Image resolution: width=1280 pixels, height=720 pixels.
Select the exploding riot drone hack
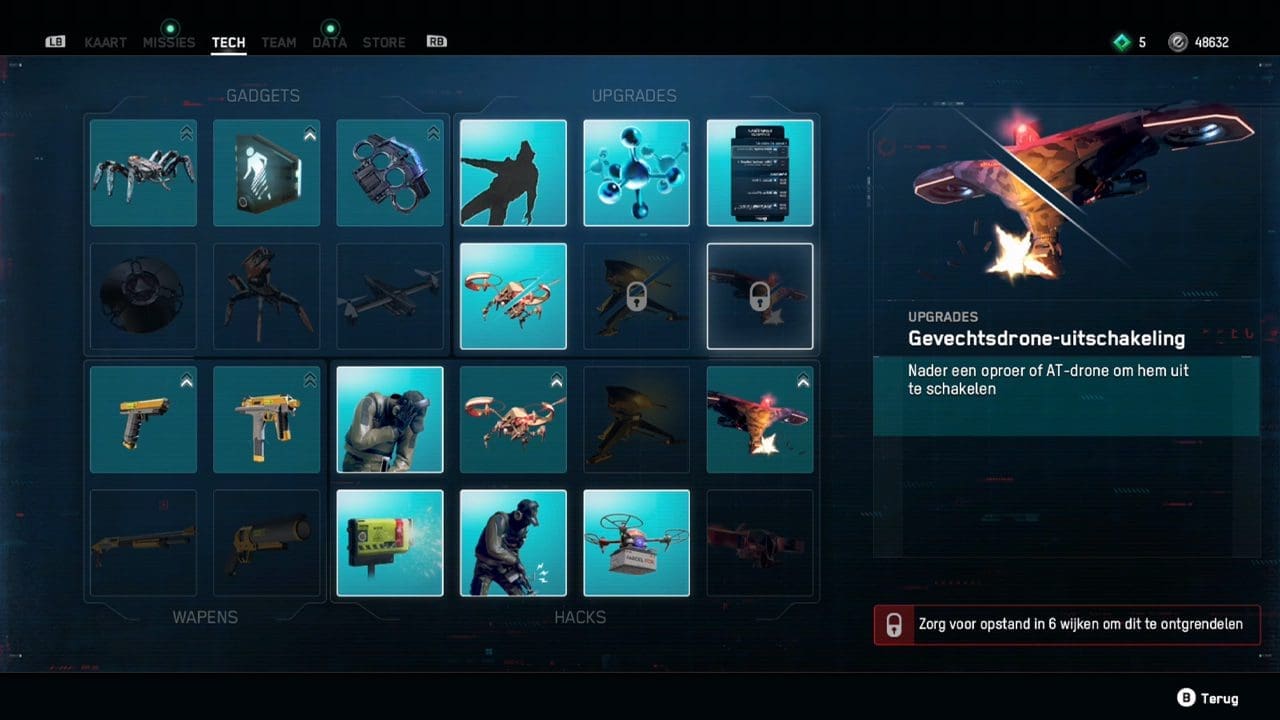(x=759, y=419)
